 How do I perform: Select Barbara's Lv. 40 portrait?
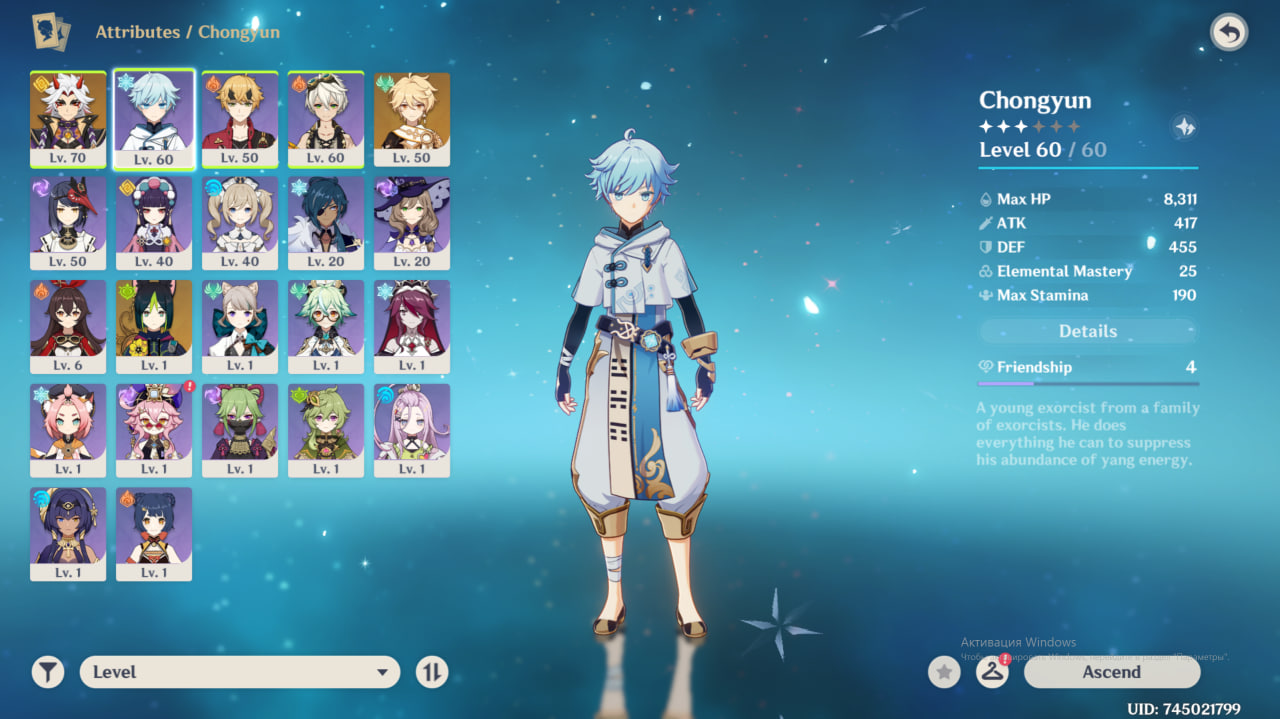tap(240, 223)
